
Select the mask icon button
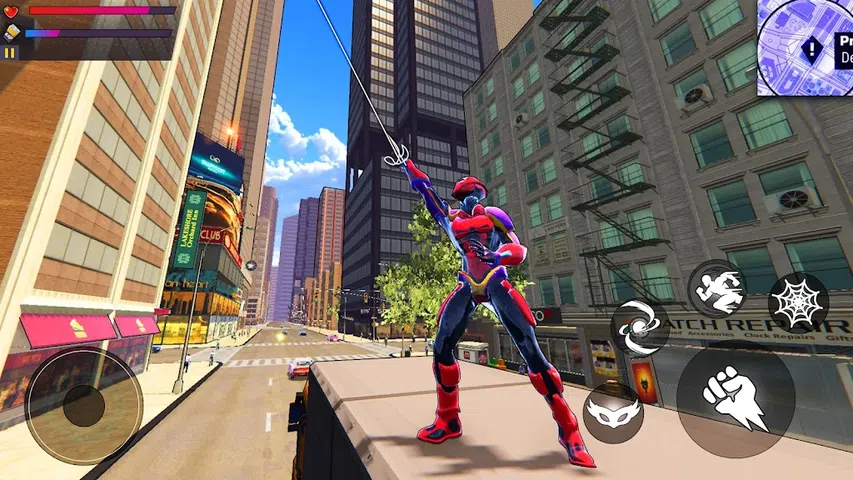coord(612,413)
